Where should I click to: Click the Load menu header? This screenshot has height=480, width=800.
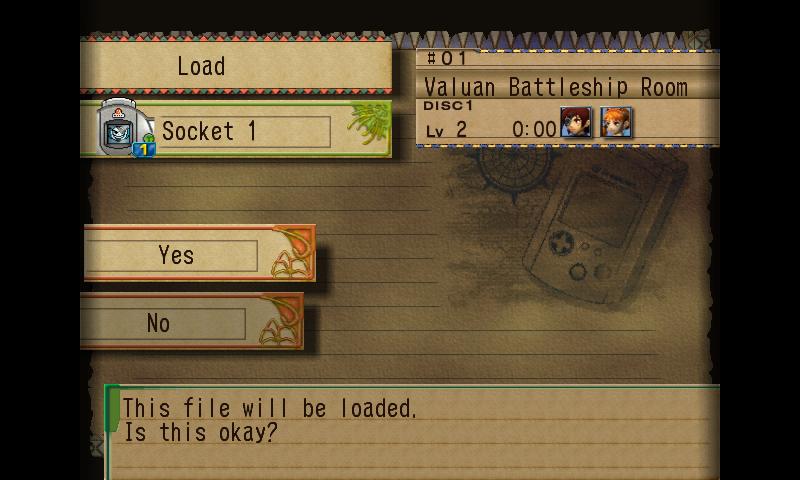point(202,67)
